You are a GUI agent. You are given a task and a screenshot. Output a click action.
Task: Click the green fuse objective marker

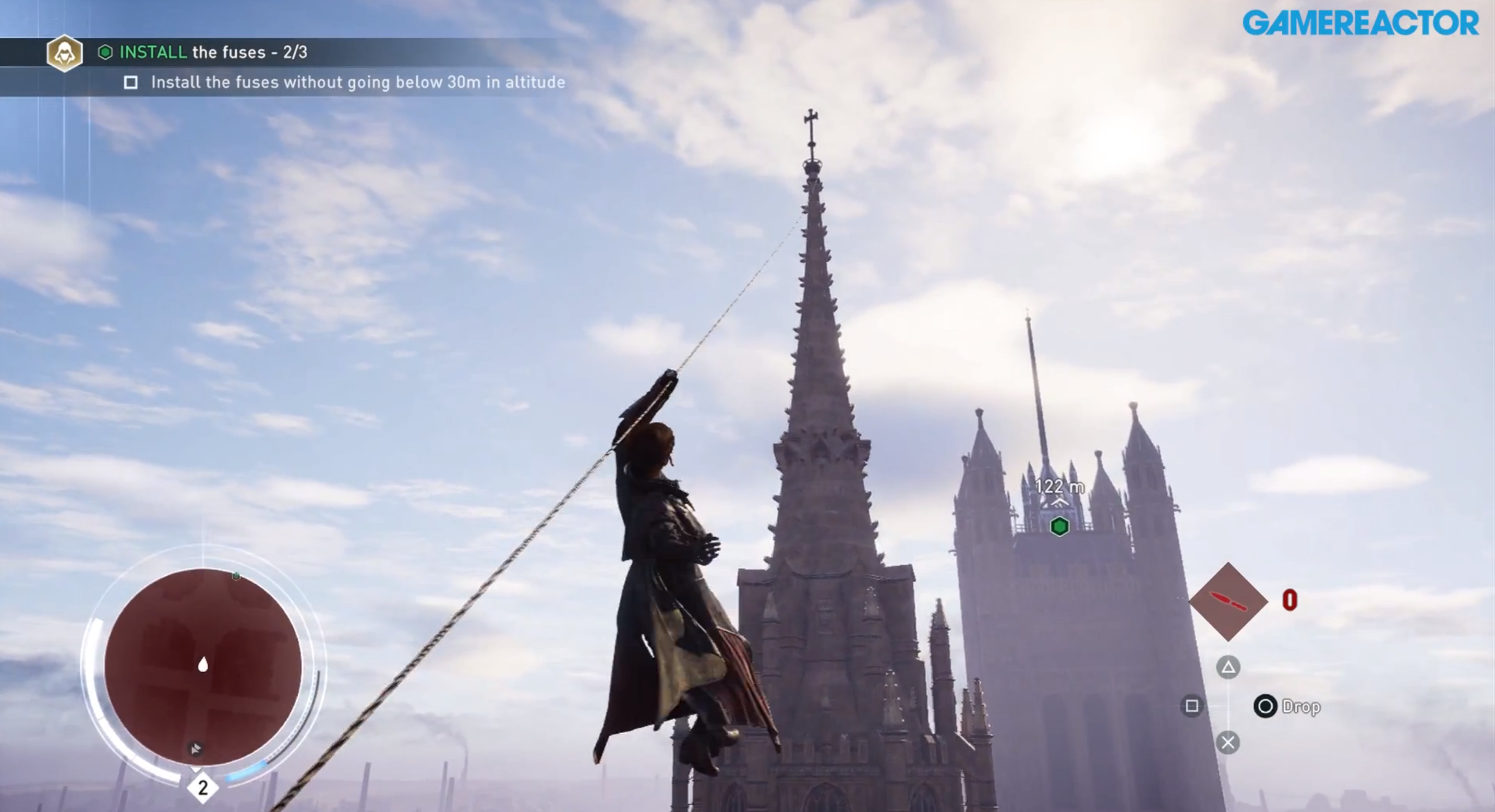pyautogui.click(x=1060, y=526)
